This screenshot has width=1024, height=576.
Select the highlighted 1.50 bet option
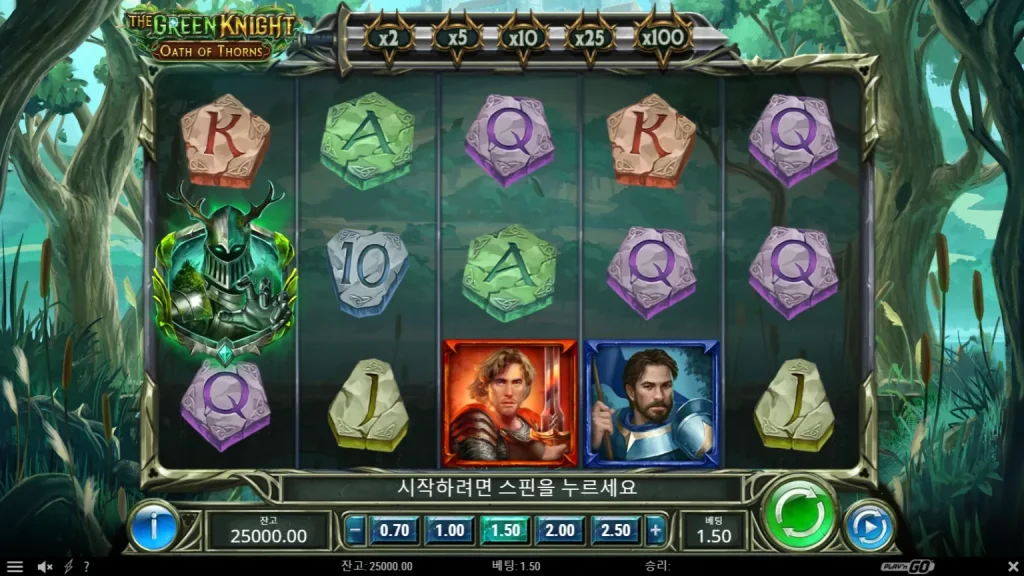(x=505, y=530)
